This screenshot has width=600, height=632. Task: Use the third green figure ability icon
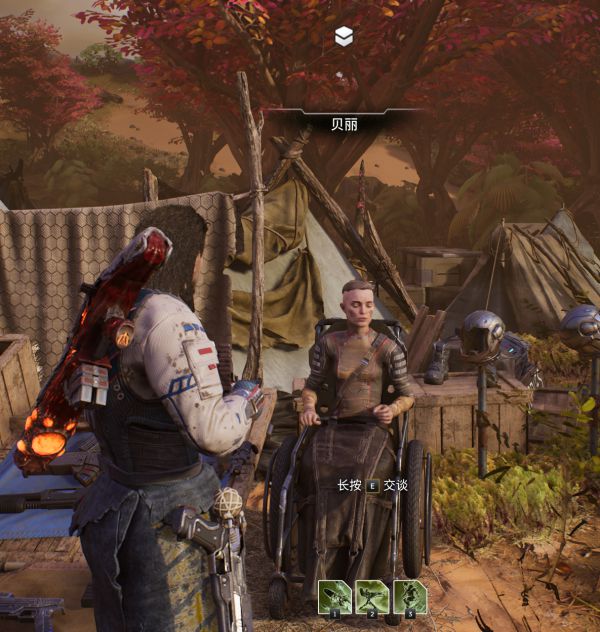pos(410,597)
